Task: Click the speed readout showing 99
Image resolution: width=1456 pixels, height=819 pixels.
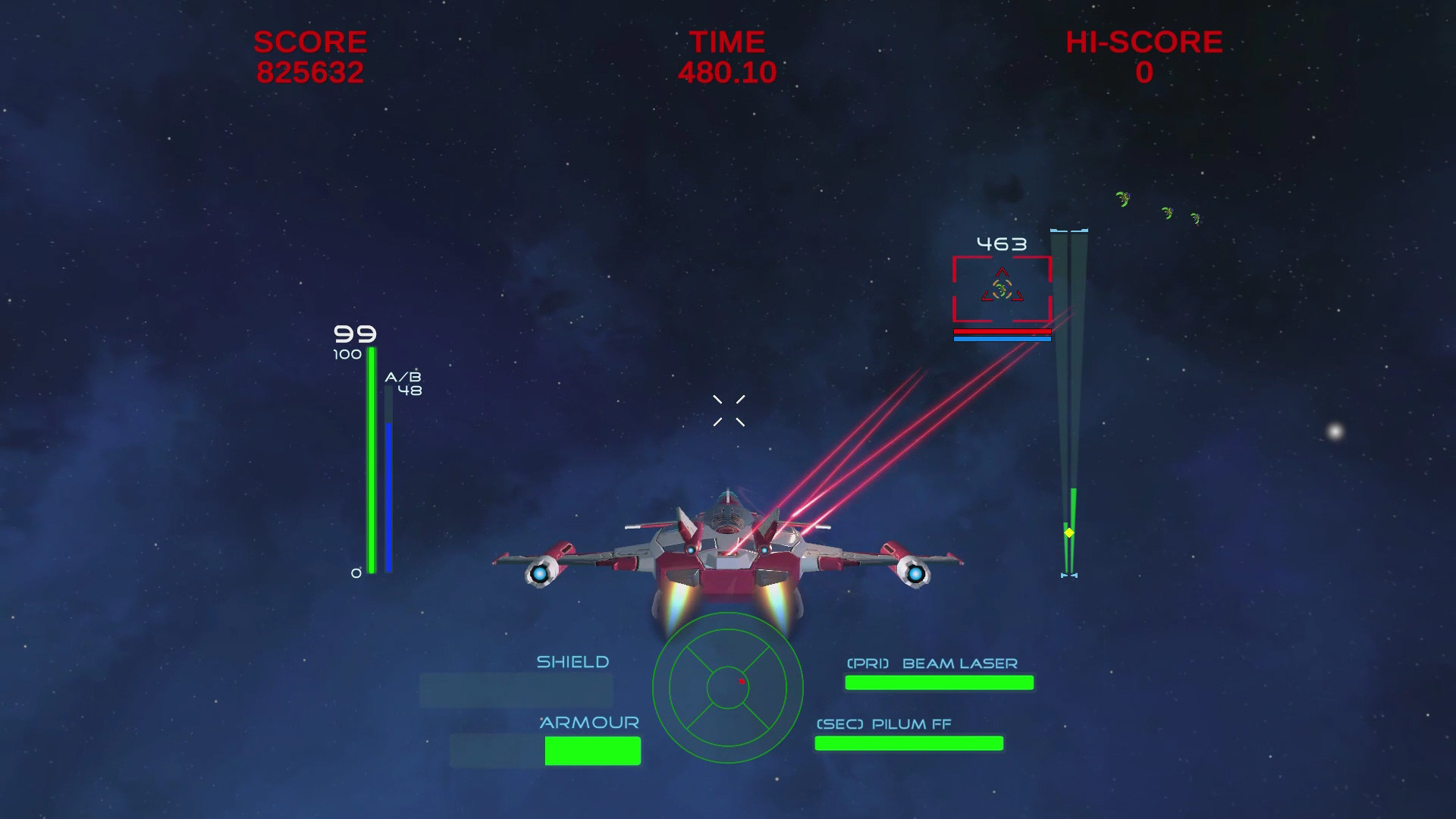Action: [x=353, y=332]
